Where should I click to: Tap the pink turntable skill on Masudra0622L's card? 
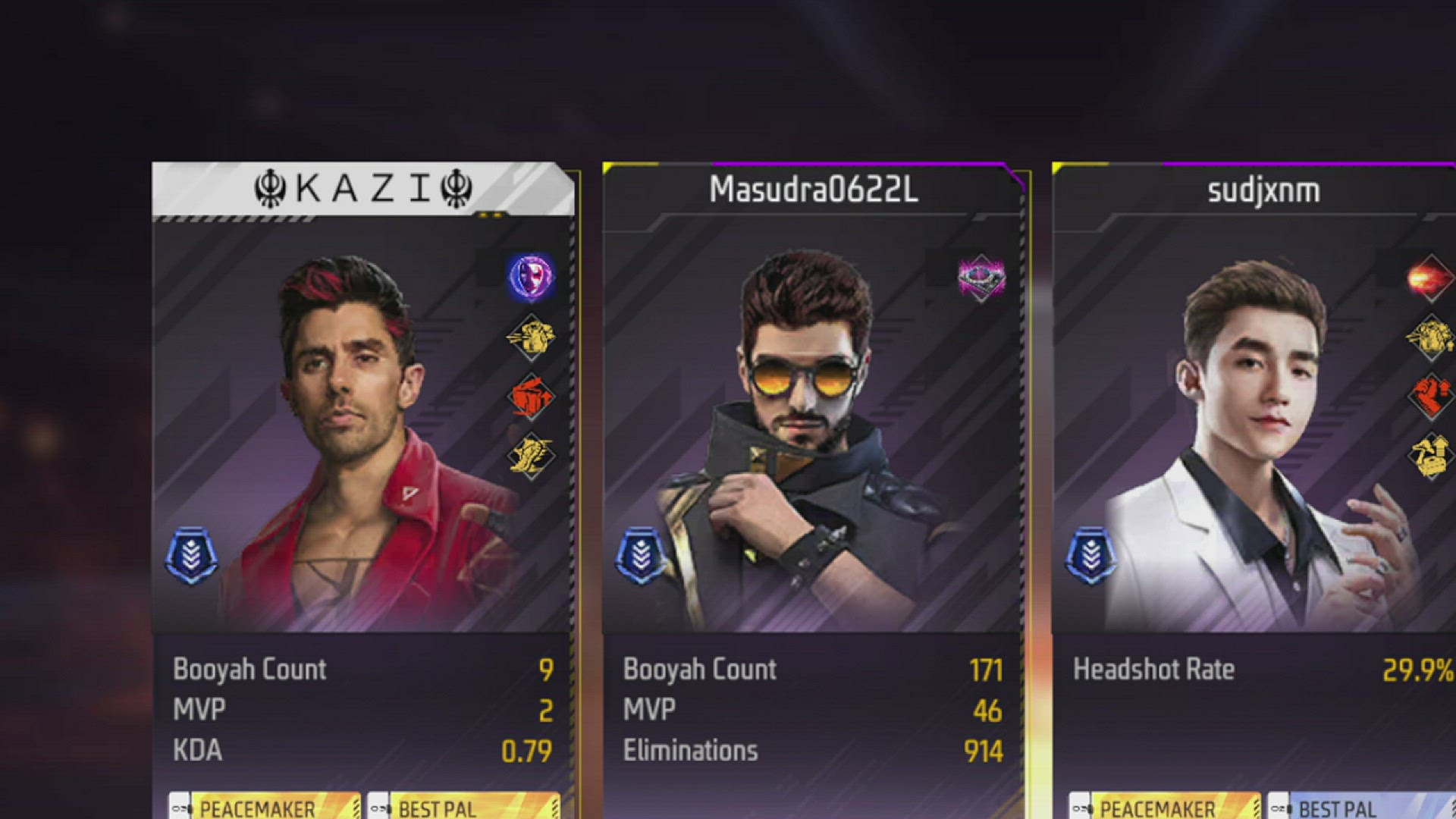981,278
